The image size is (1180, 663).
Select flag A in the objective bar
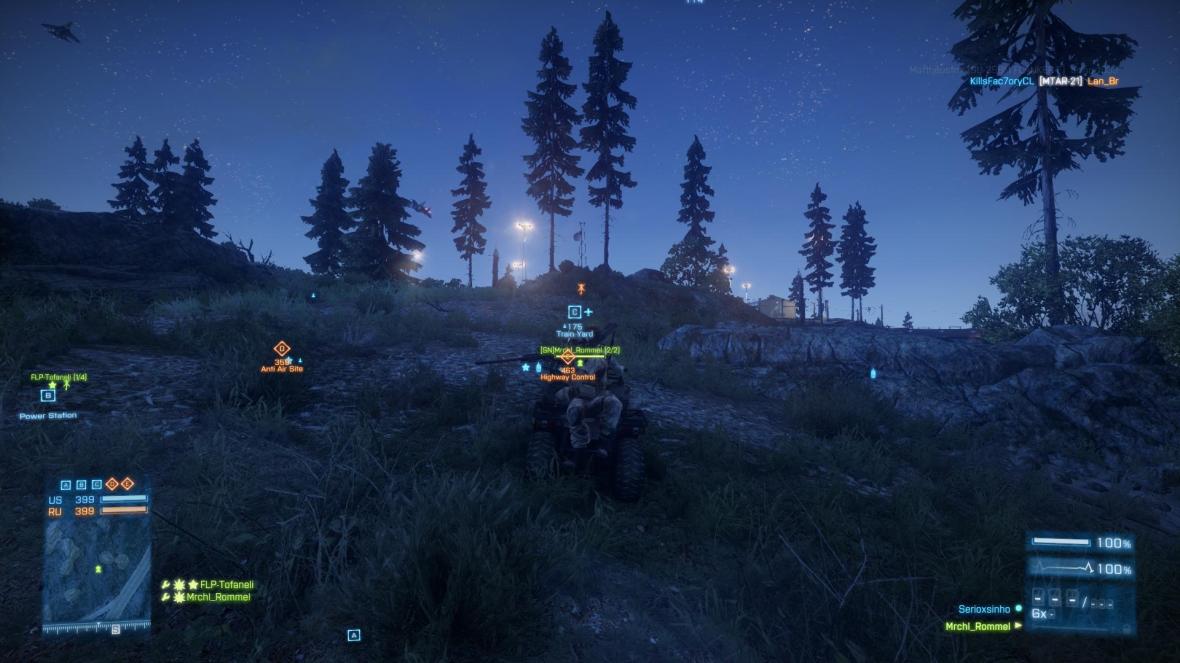66,485
